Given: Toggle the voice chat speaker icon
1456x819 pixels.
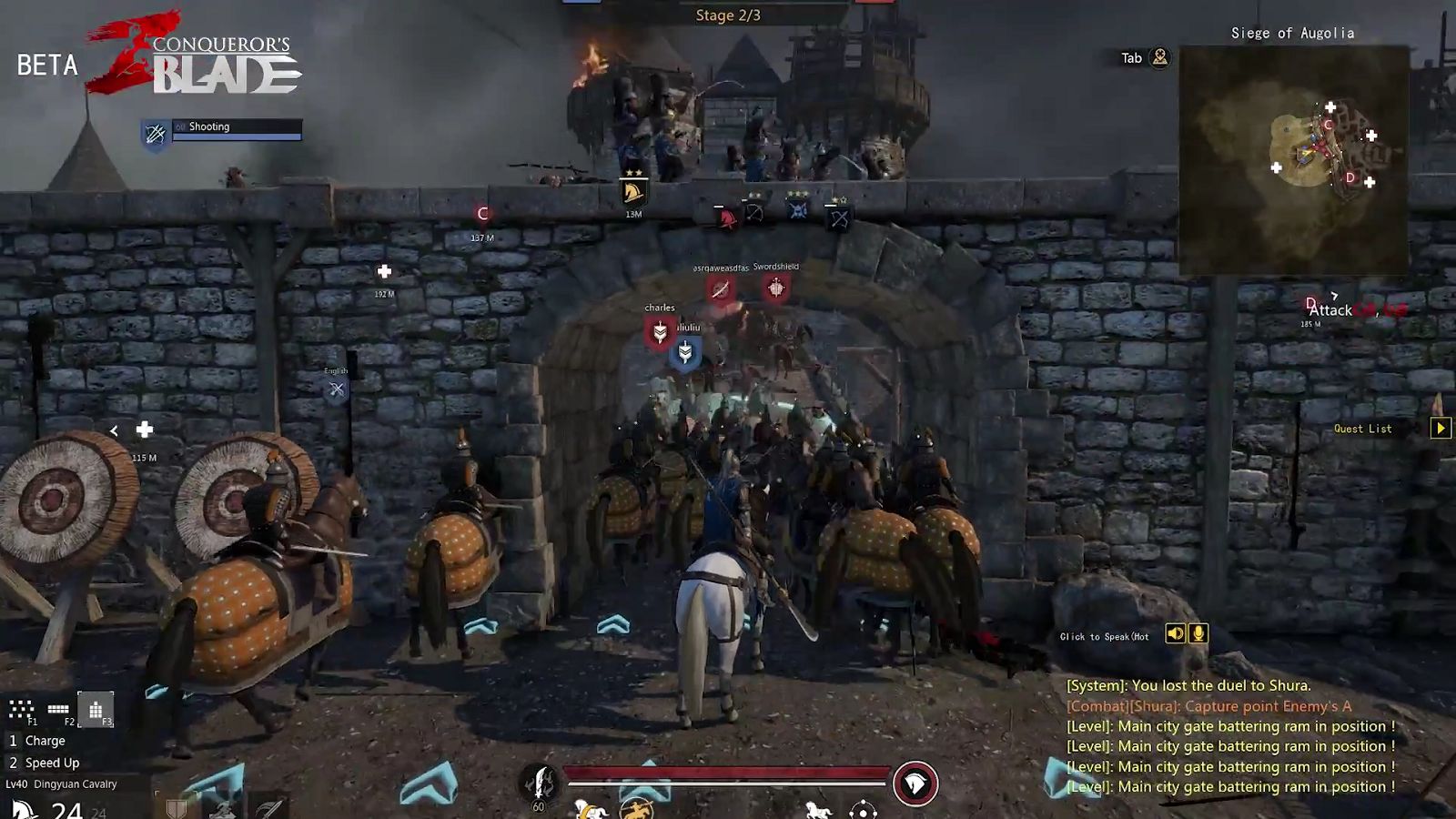Looking at the screenshot, I should coord(1175,633).
